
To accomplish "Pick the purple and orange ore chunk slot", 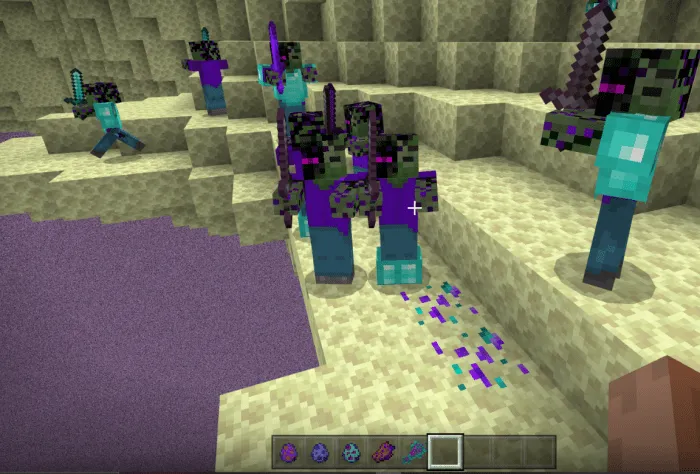I will pyautogui.click(x=381, y=451).
